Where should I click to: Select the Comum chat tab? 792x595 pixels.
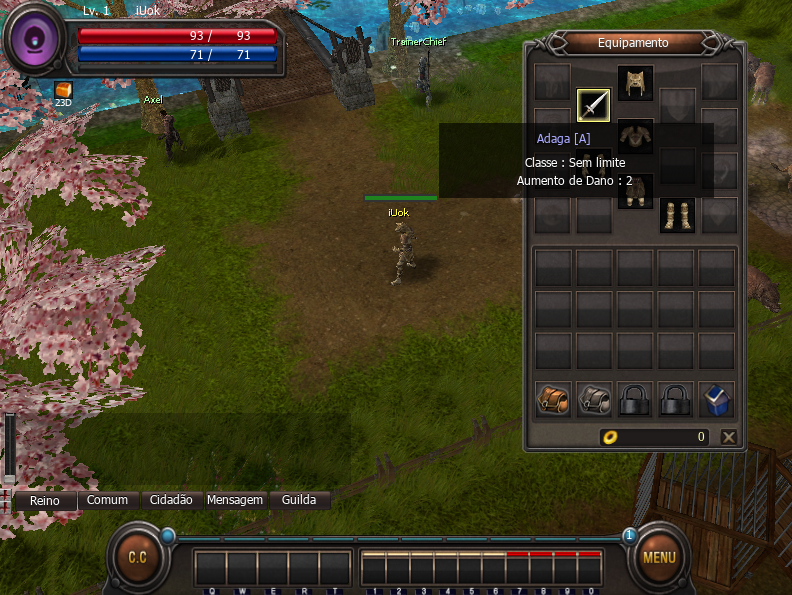107,500
